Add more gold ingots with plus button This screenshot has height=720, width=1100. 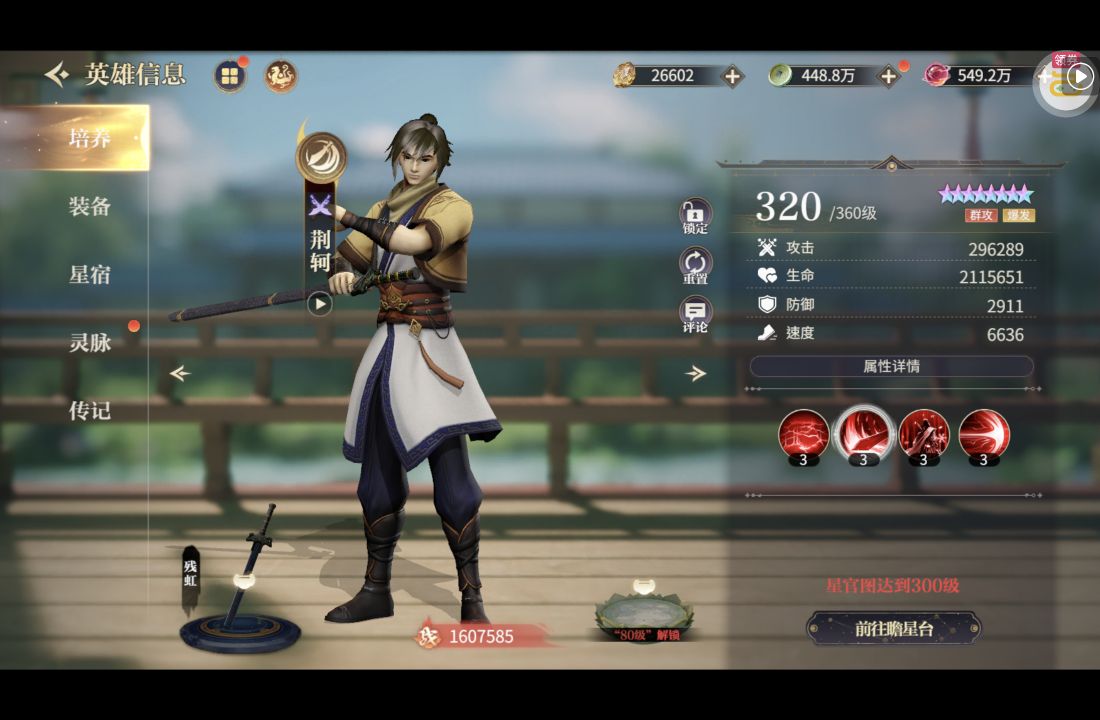(733, 76)
